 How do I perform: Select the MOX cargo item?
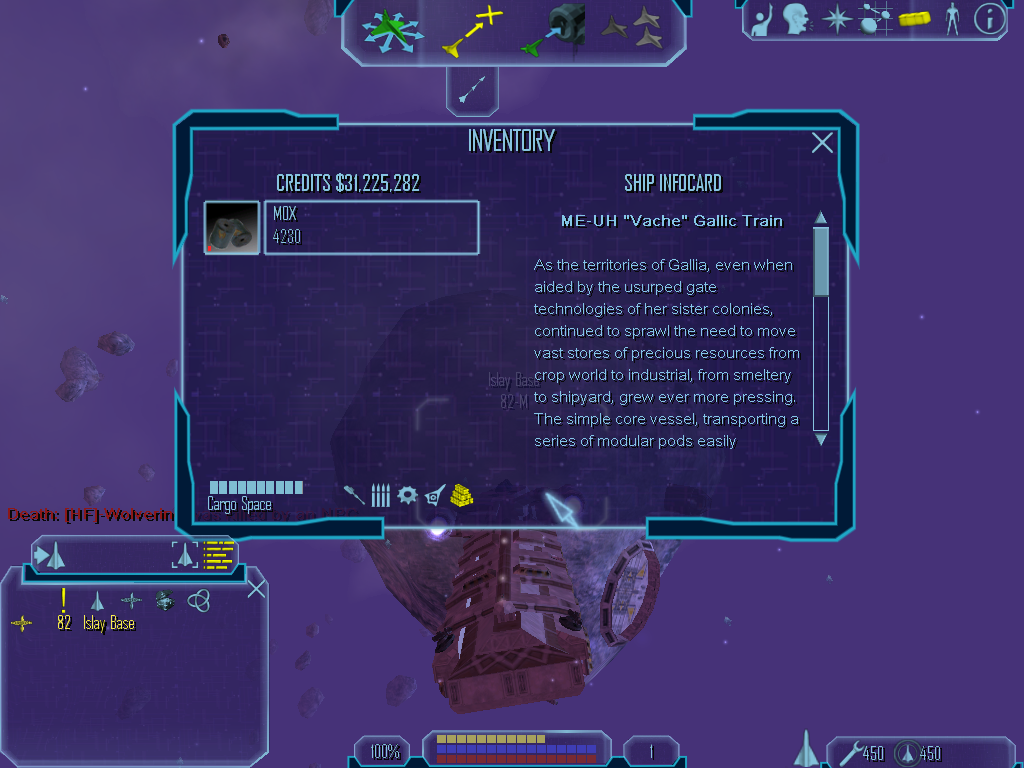pyautogui.click(x=371, y=227)
